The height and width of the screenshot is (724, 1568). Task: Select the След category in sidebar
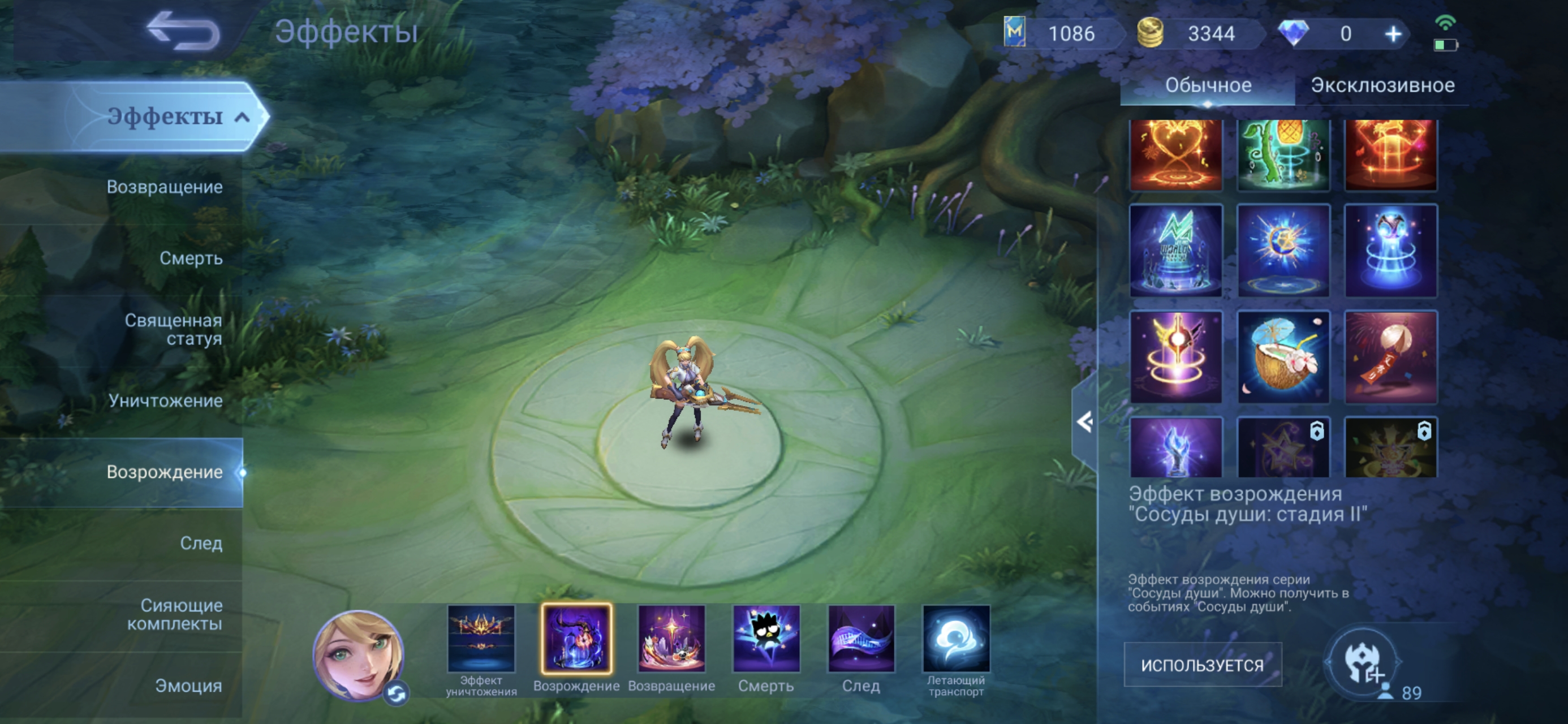coord(201,543)
